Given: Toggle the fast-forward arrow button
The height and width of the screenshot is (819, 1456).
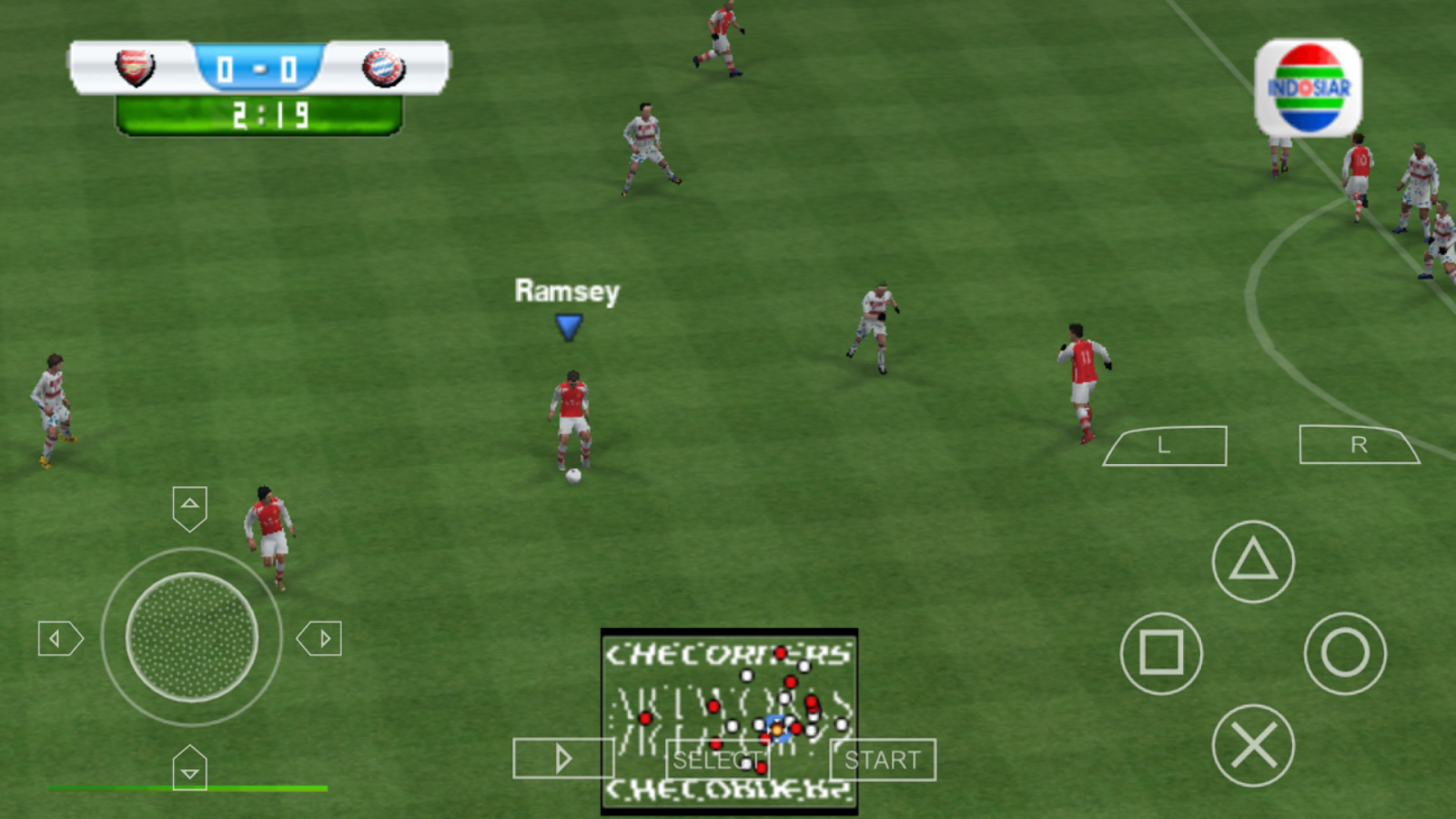Looking at the screenshot, I should (x=562, y=758).
